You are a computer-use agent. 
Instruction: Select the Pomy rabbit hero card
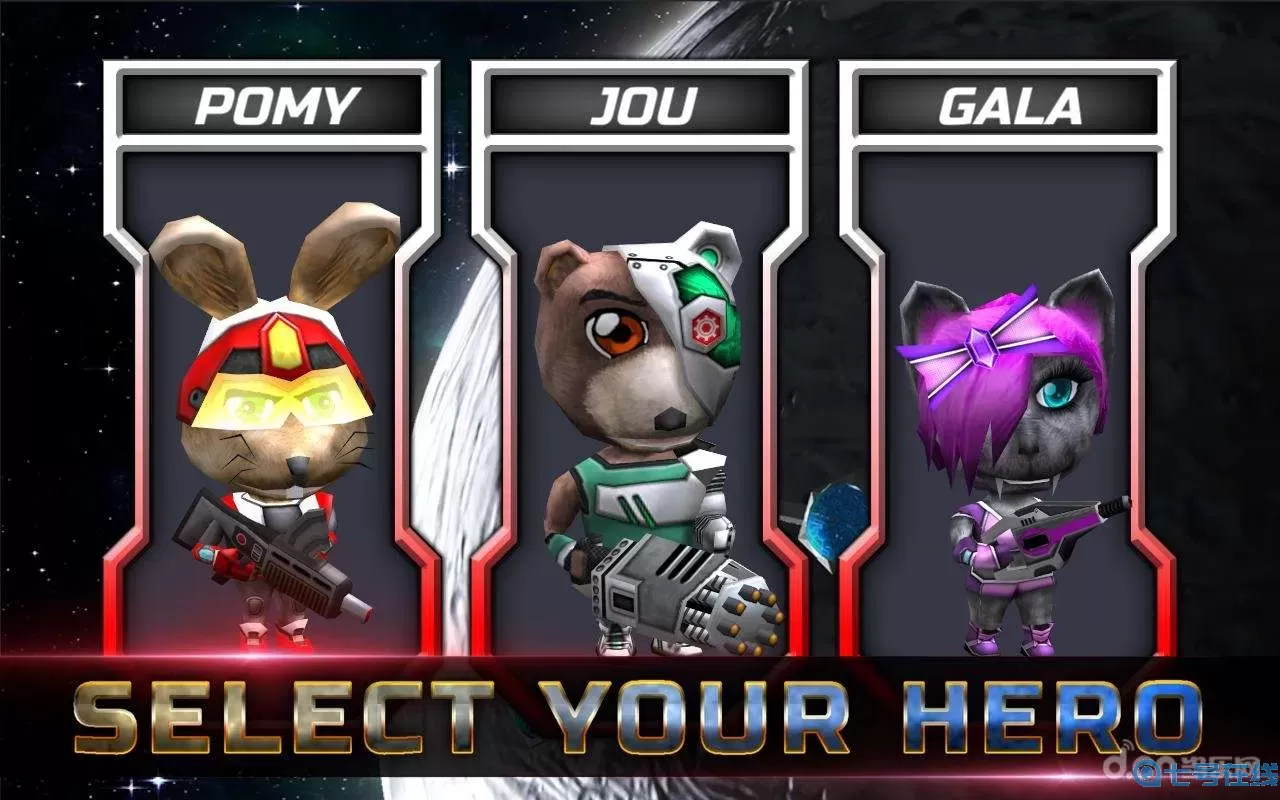coord(272,400)
